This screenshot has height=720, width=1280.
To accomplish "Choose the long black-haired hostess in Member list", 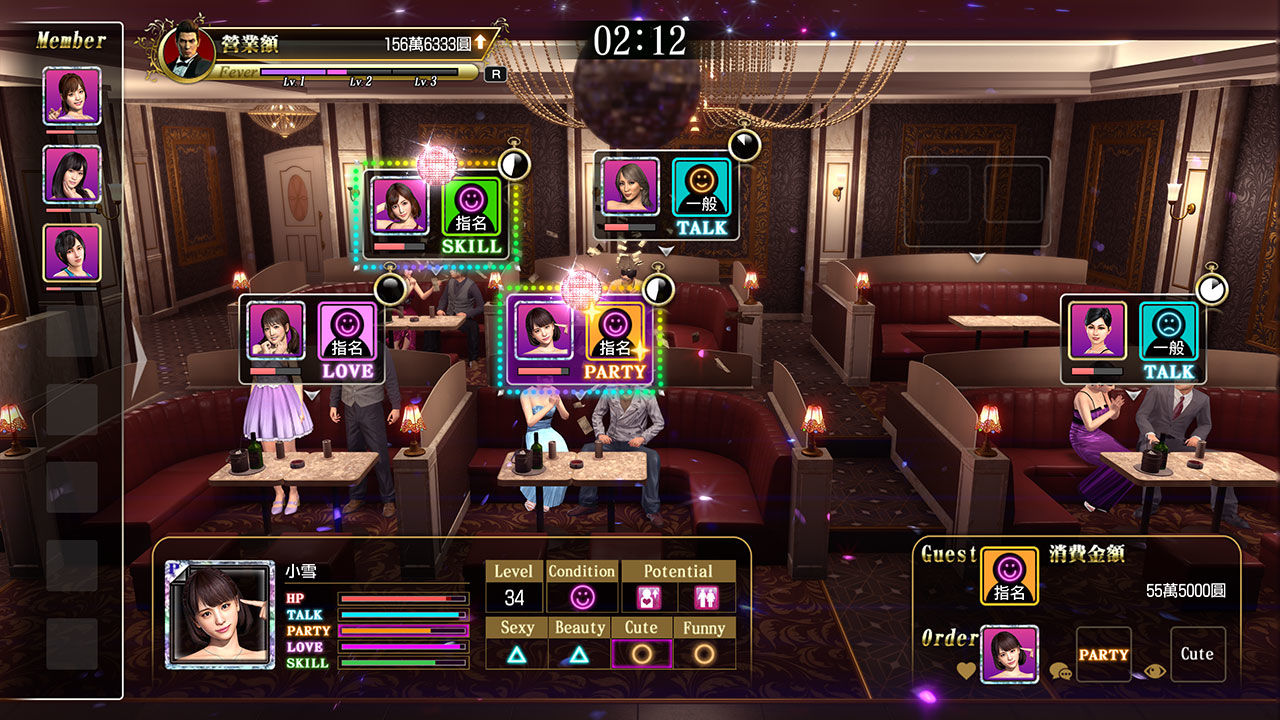I will 72,174.
